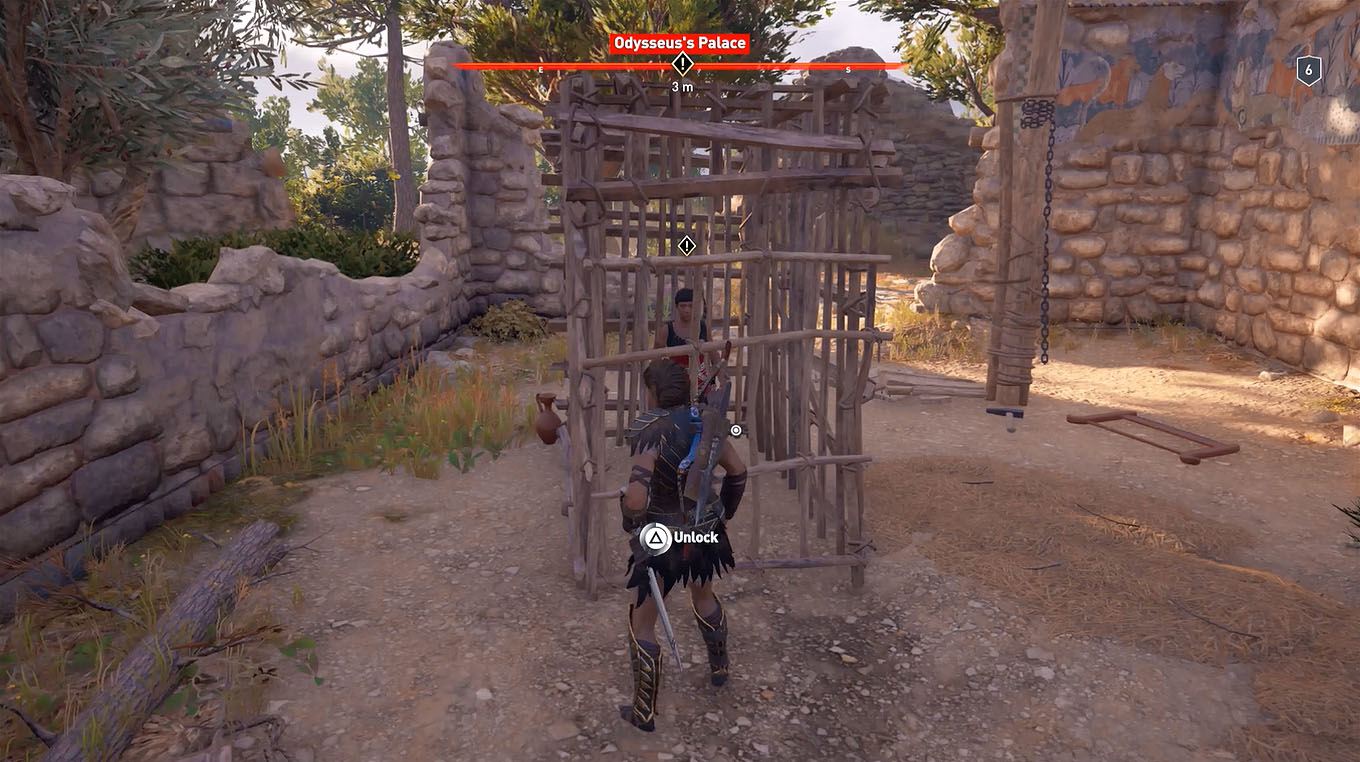Click the white interaction reticle dot

coord(735,428)
